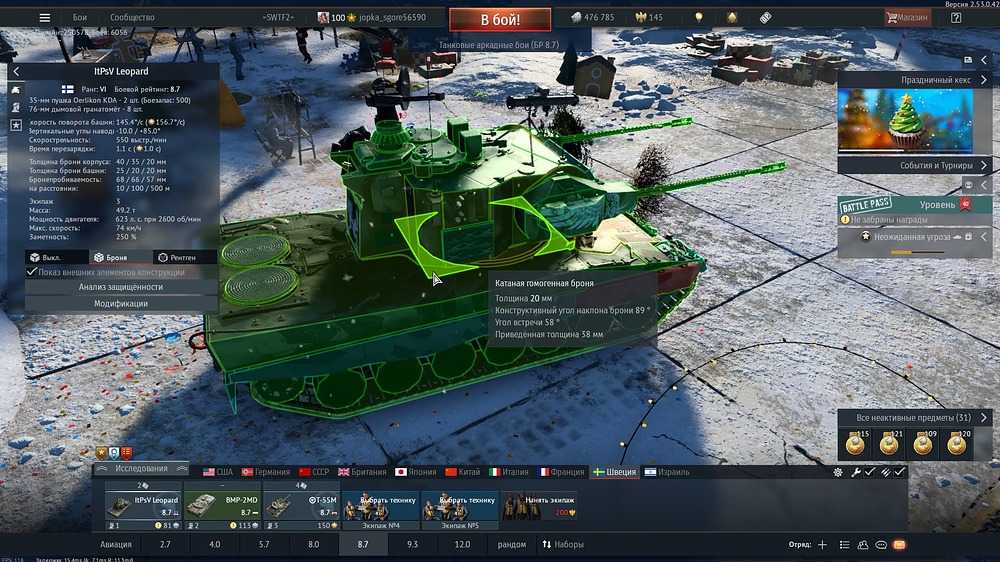Screen dimensions: 1000x562
Task: Open the Модификации panel
Action: pos(121,303)
